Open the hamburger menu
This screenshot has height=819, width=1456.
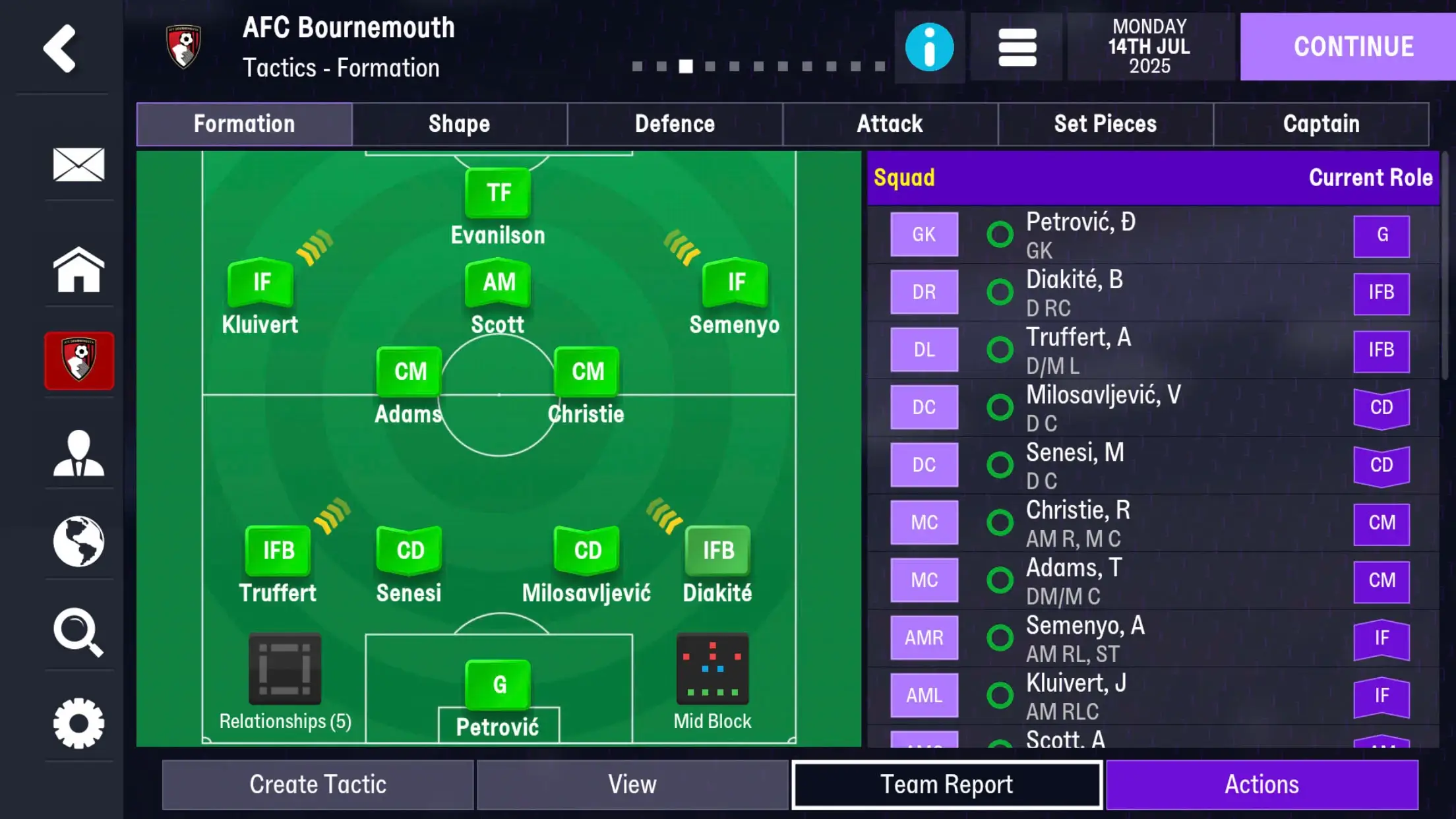coord(1016,46)
